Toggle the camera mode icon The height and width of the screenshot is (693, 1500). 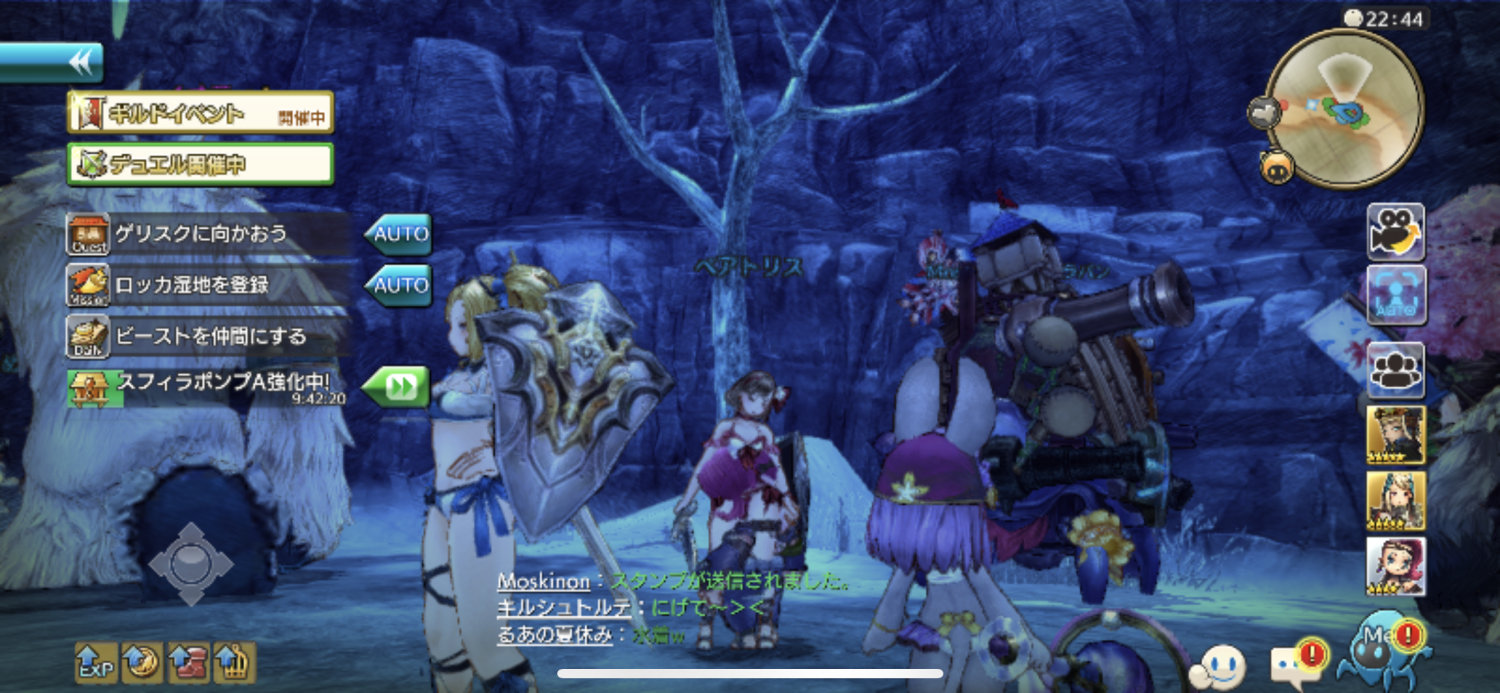coord(1396,233)
